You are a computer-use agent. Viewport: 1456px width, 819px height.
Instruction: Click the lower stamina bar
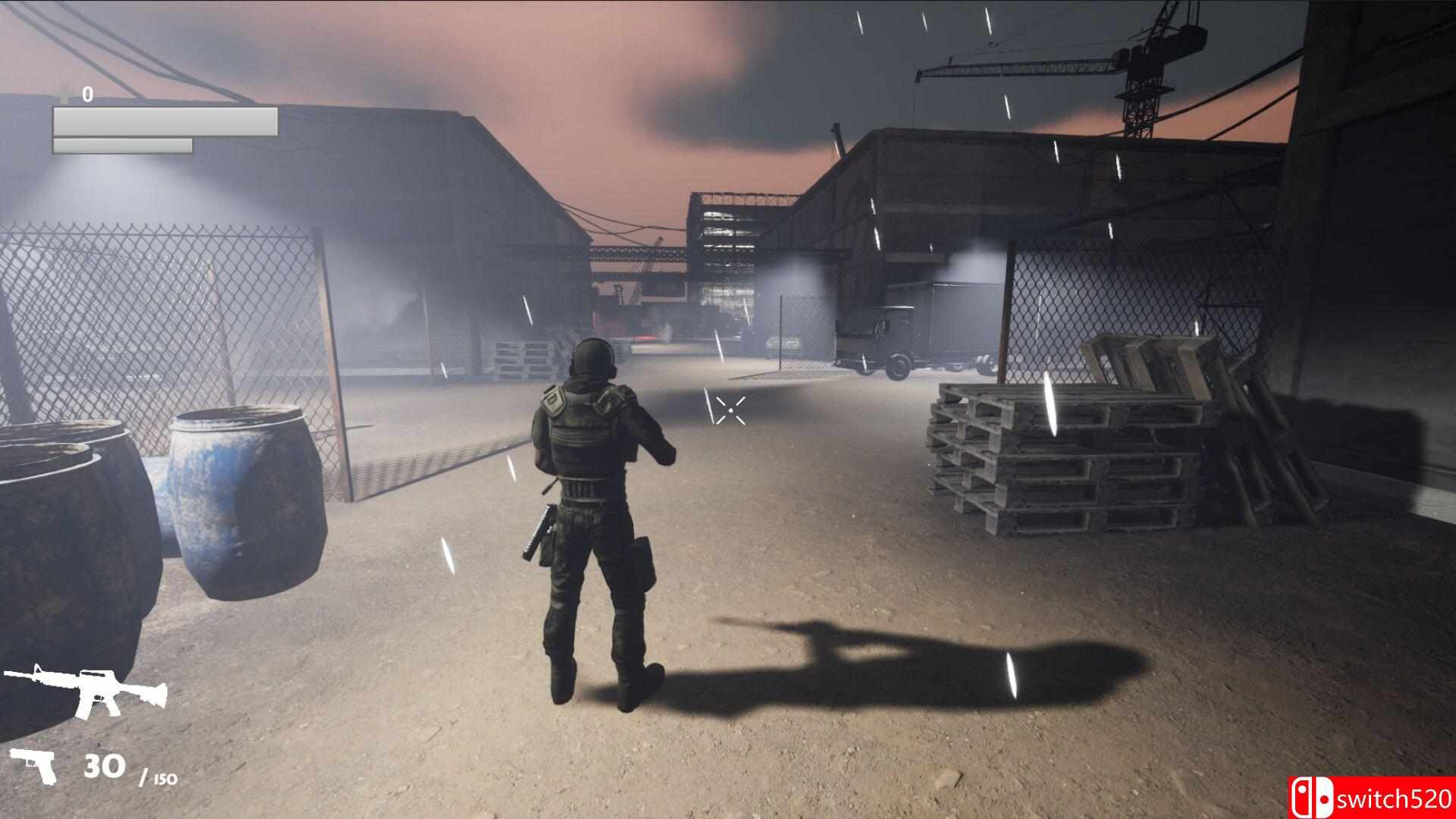tap(121, 146)
